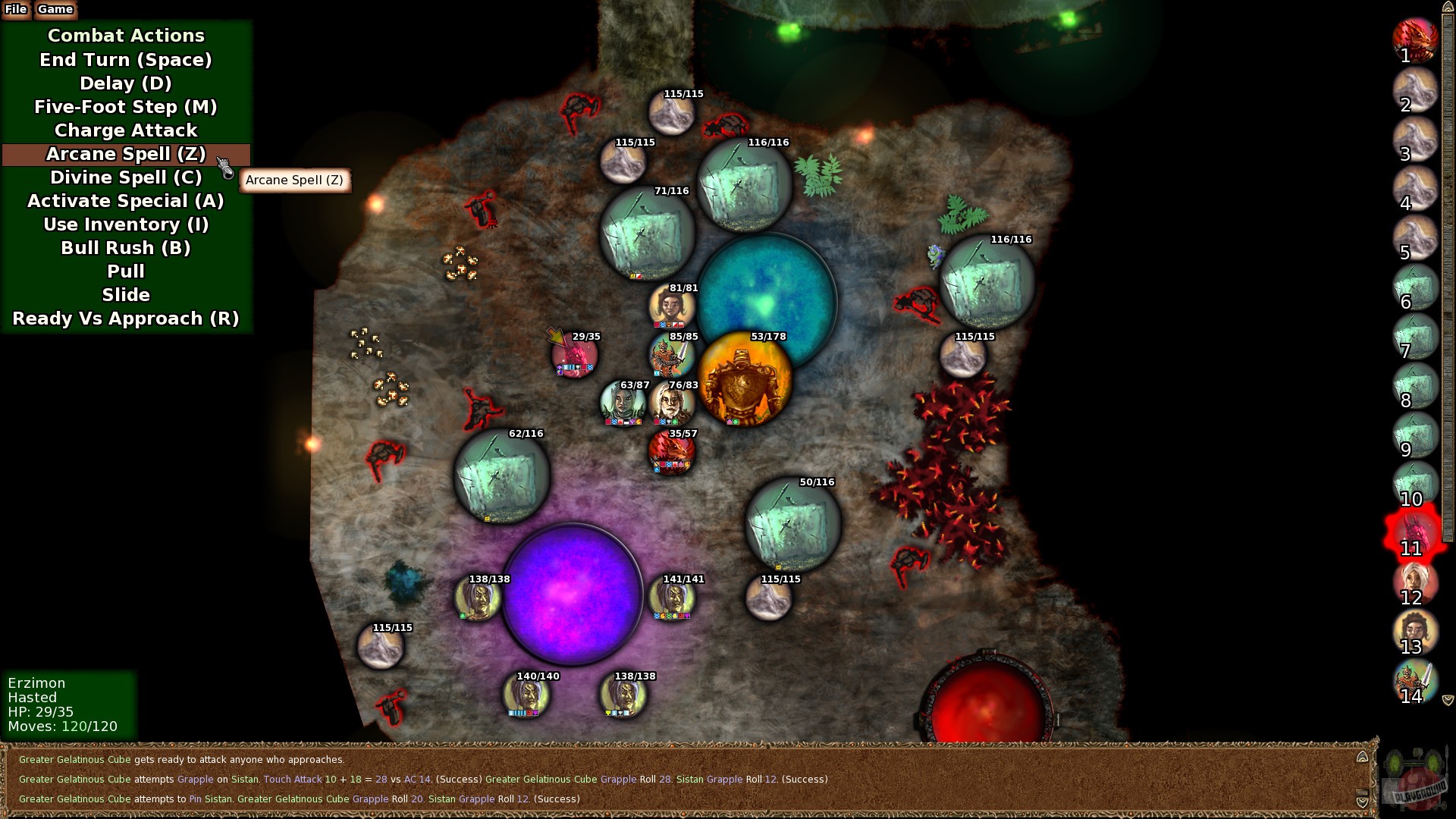
Task: Click the glowing red active-turn portrait 11
Action: [x=1415, y=533]
